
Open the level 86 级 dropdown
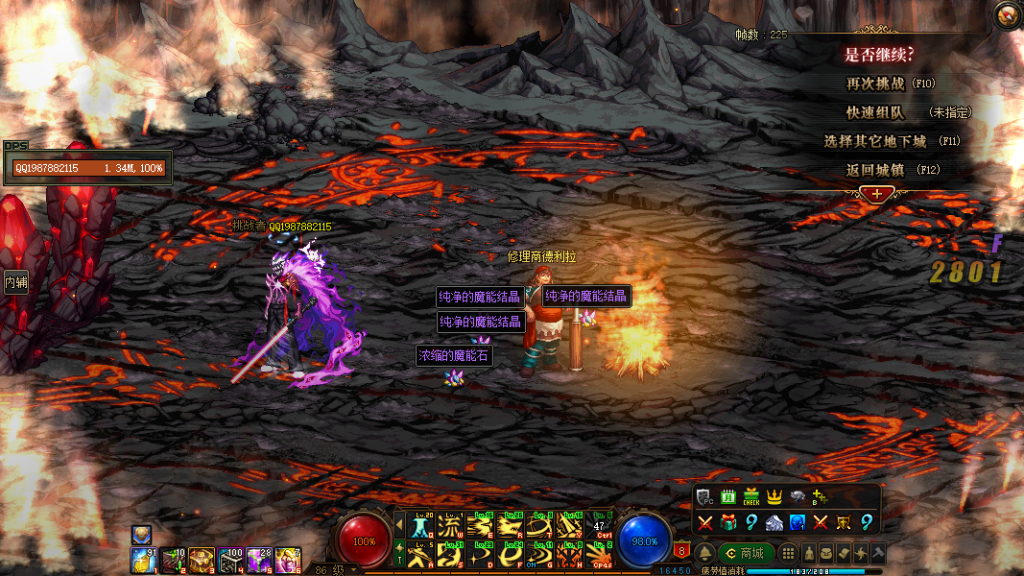pos(354,568)
